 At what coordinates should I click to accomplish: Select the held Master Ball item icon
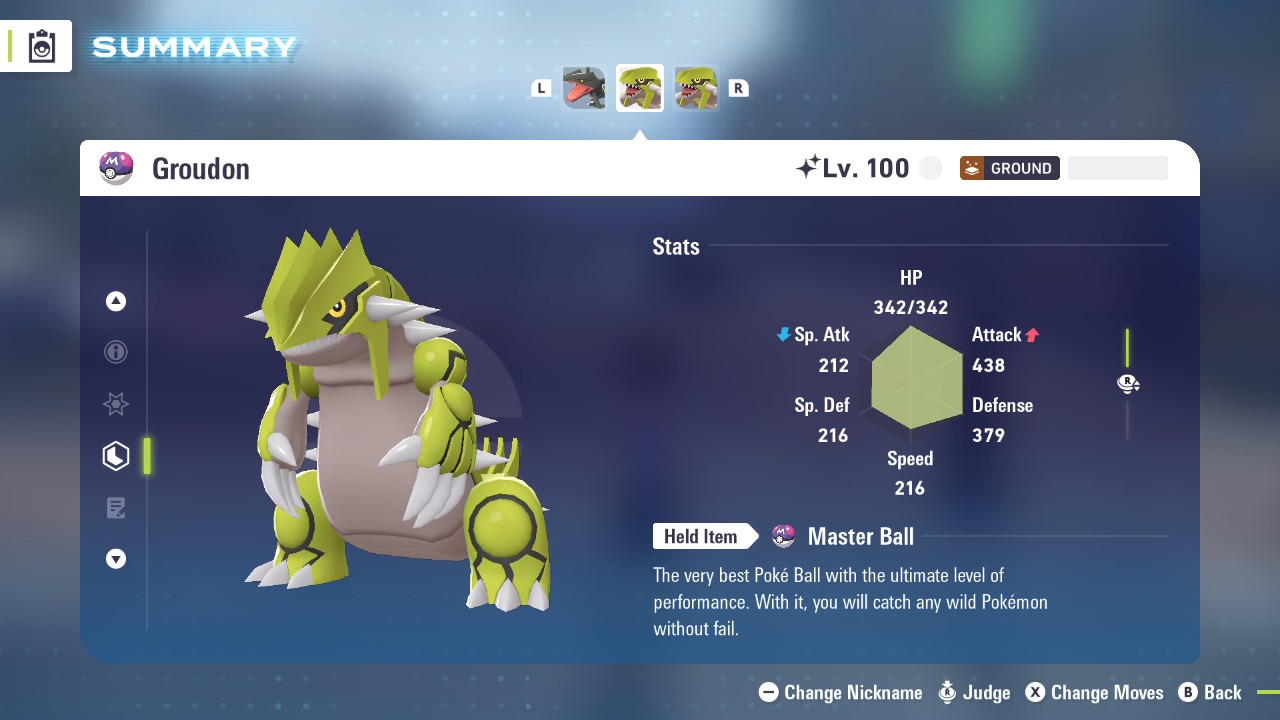click(784, 537)
